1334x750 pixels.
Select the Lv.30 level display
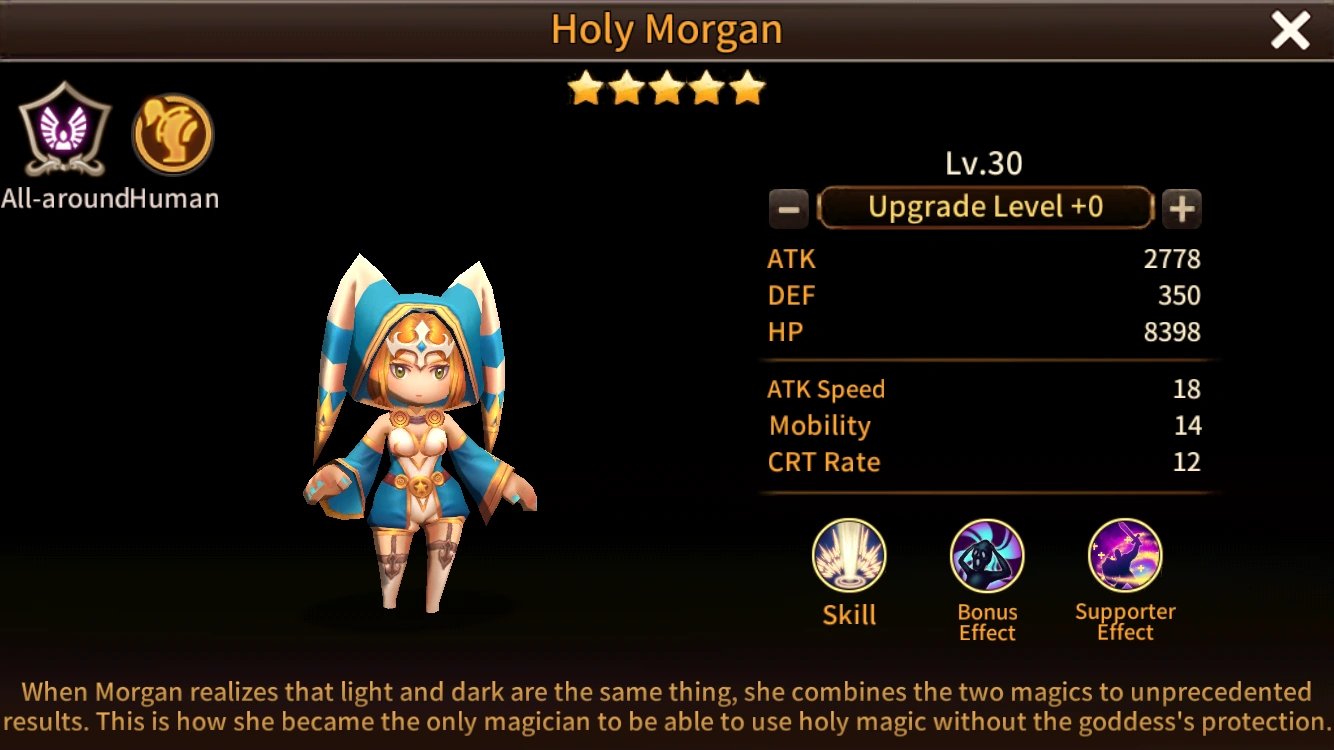pos(985,163)
